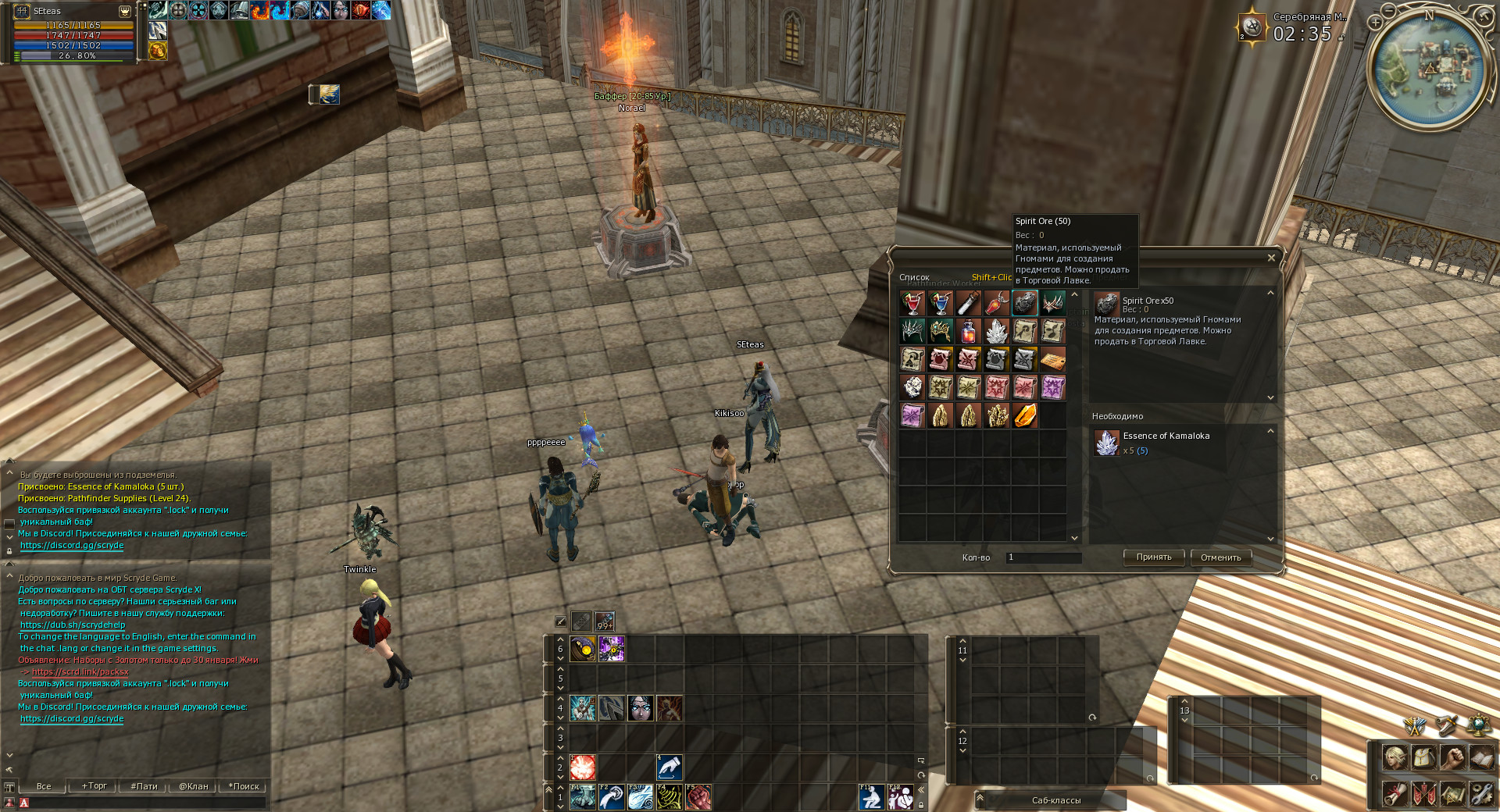Cancel the exchange with the Отменить button
The height and width of the screenshot is (812, 1500).
coord(1220,557)
